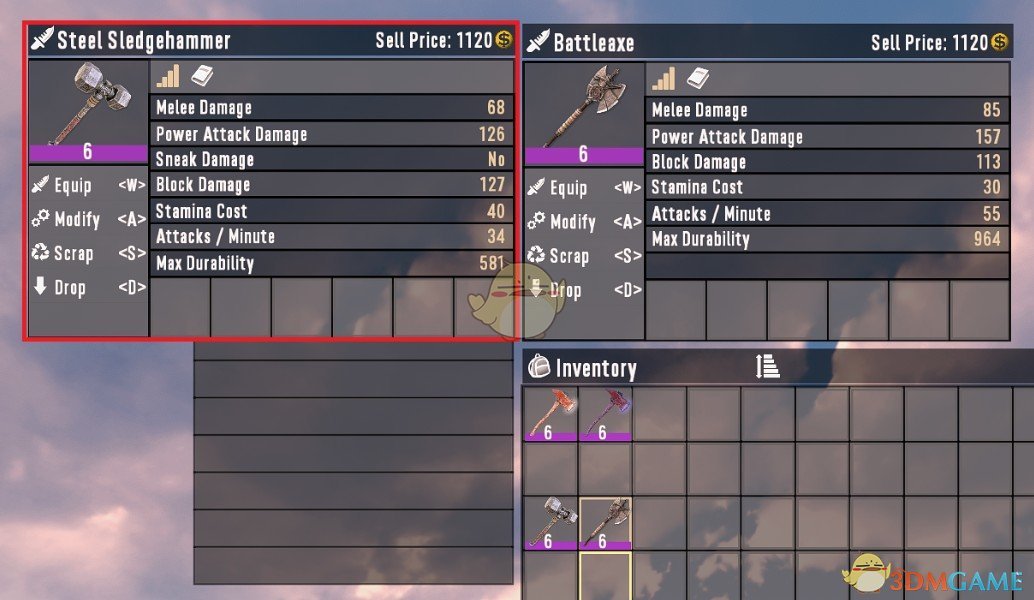Open Steel Sledgehammer book description tab

click(201, 76)
